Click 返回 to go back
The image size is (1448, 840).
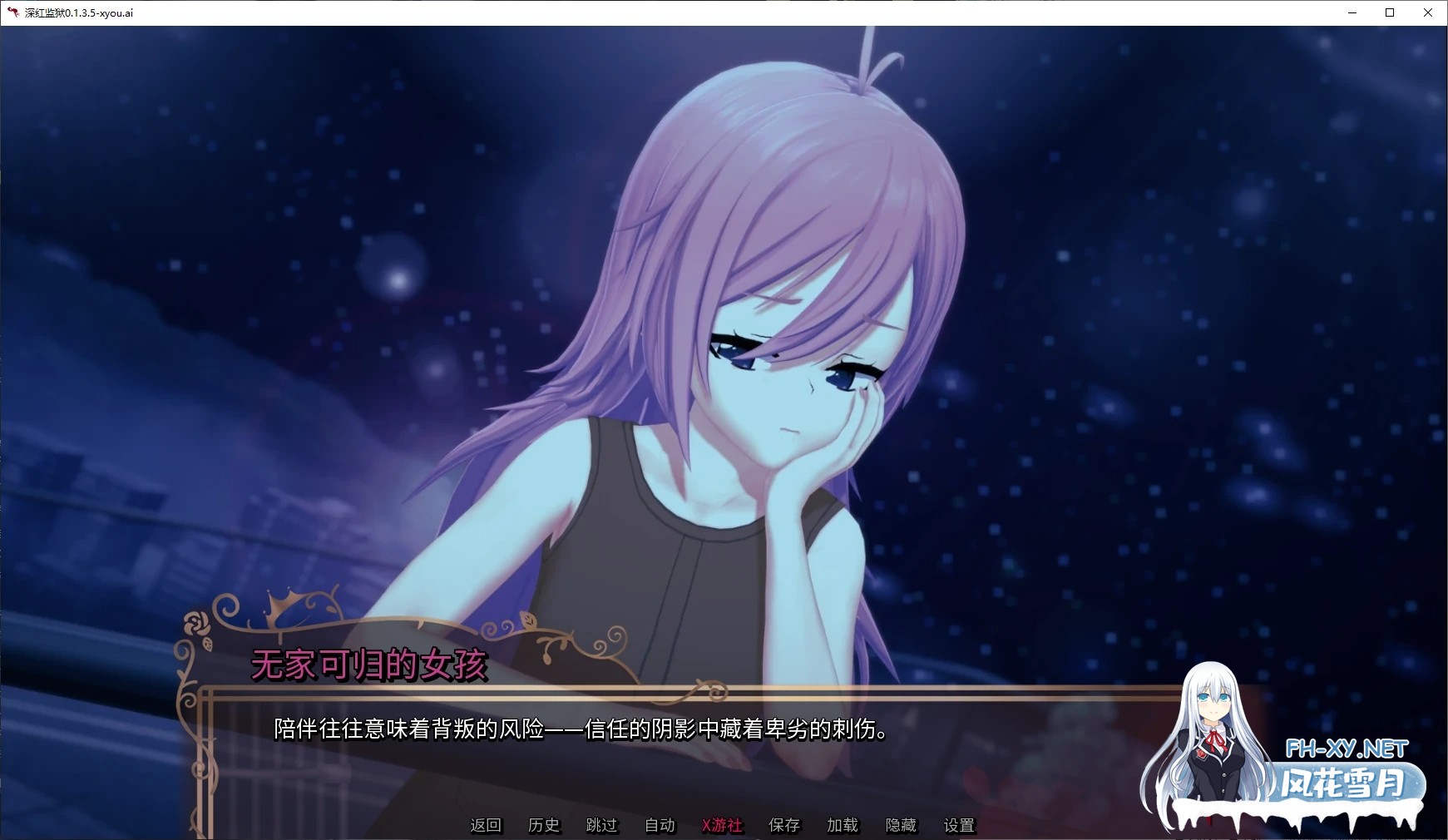tap(485, 825)
